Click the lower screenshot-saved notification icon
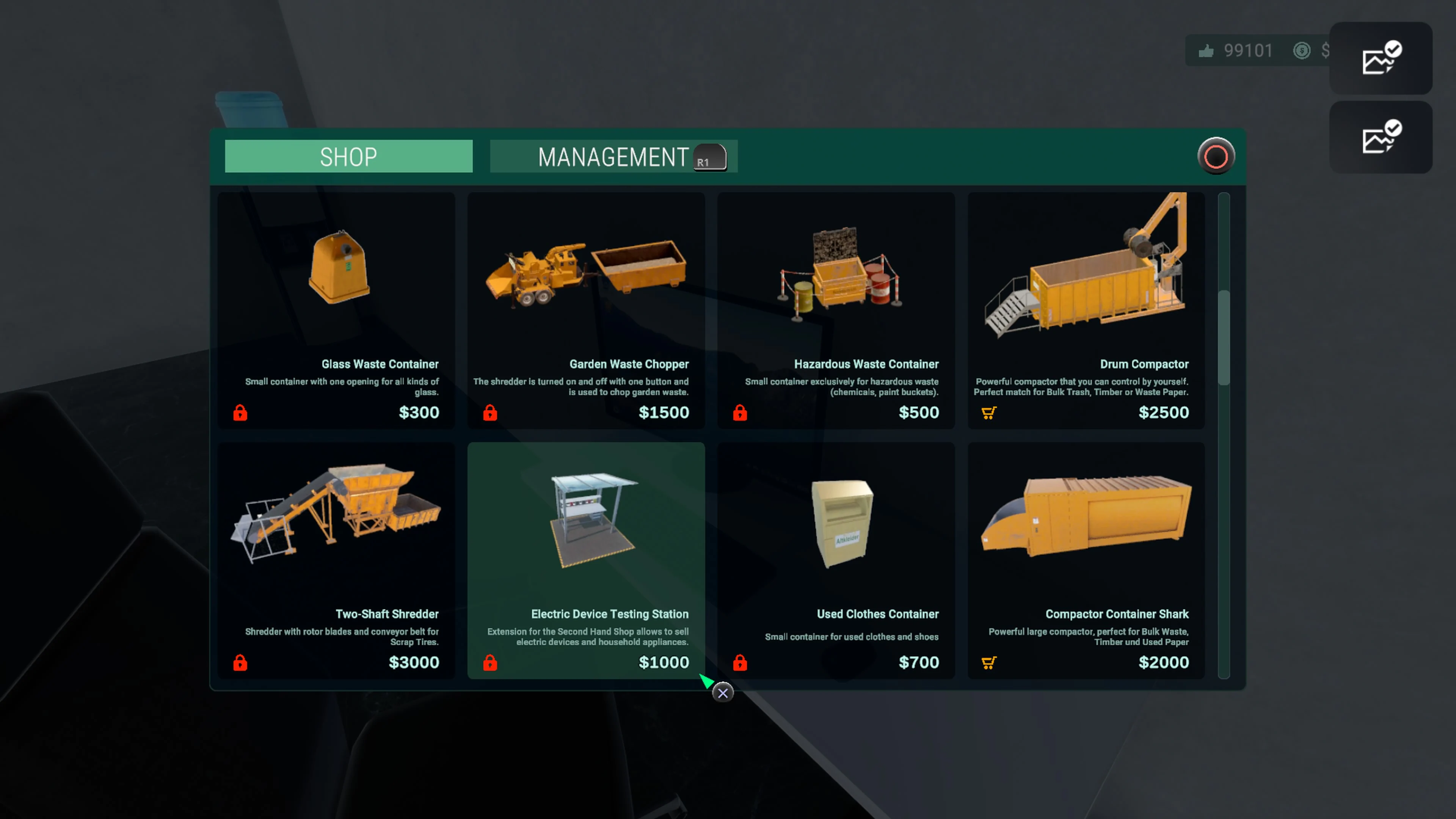Image resolution: width=1456 pixels, height=819 pixels. pyautogui.click(x=1381, y=137)
